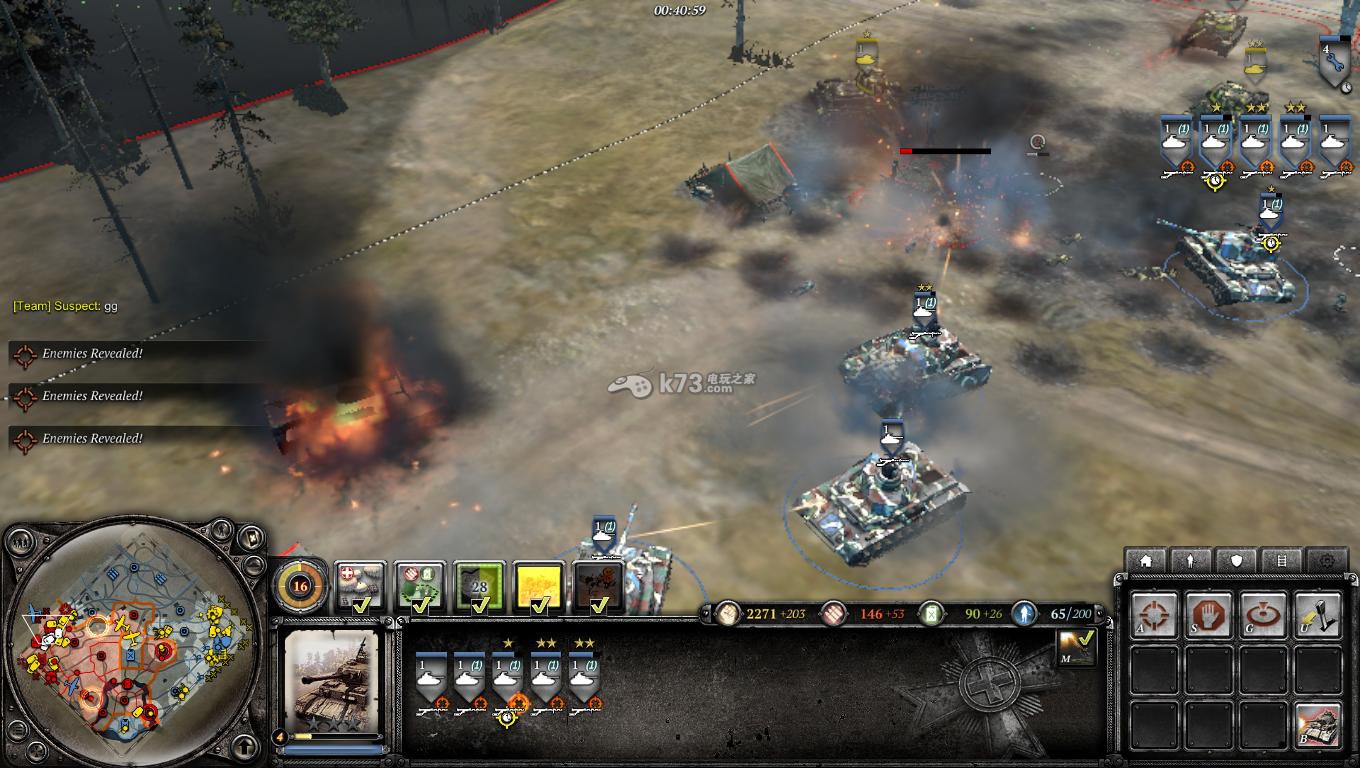Screen dimensions: 1360x768
Task: Select the wrench engineer unit badge
Action: click(1331, 62)
